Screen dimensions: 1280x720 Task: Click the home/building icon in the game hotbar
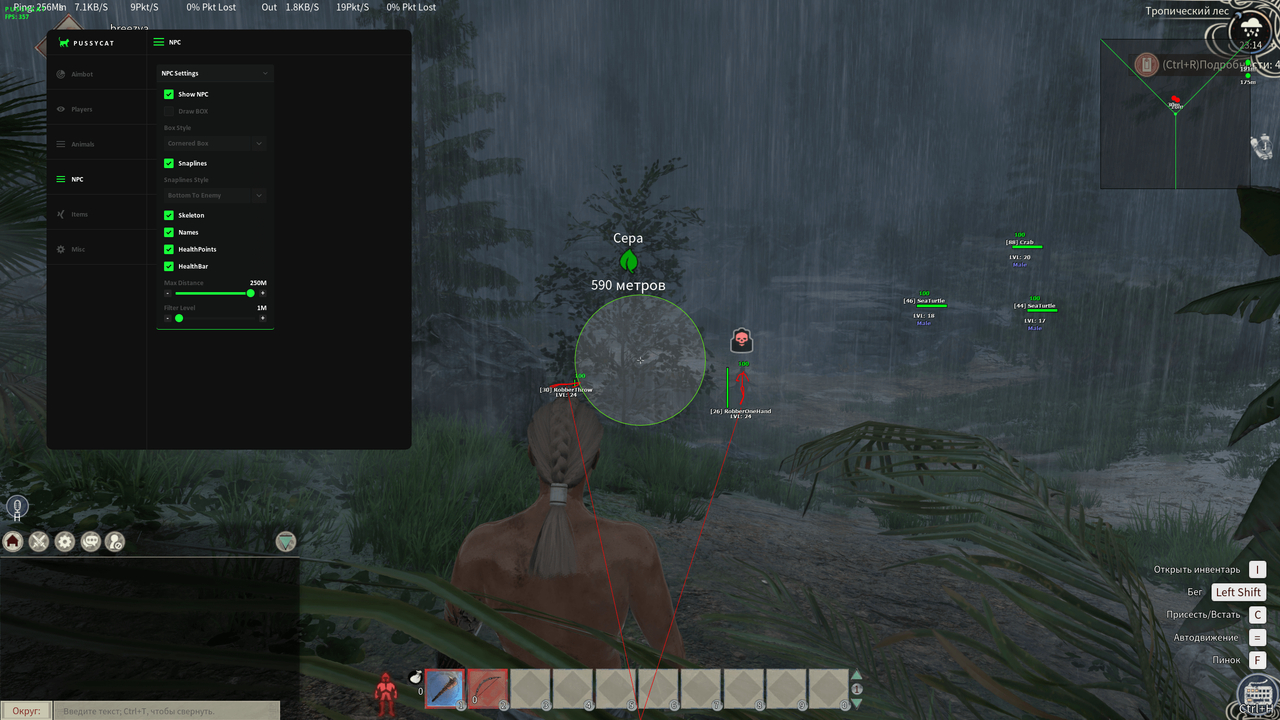[x=13, y=541]
